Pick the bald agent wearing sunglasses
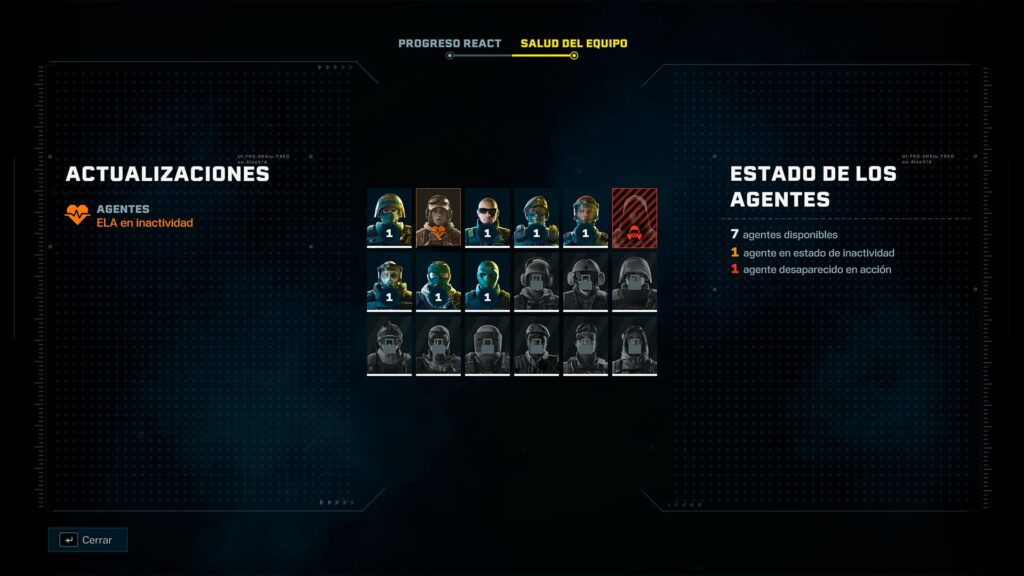 coord(487,216)
